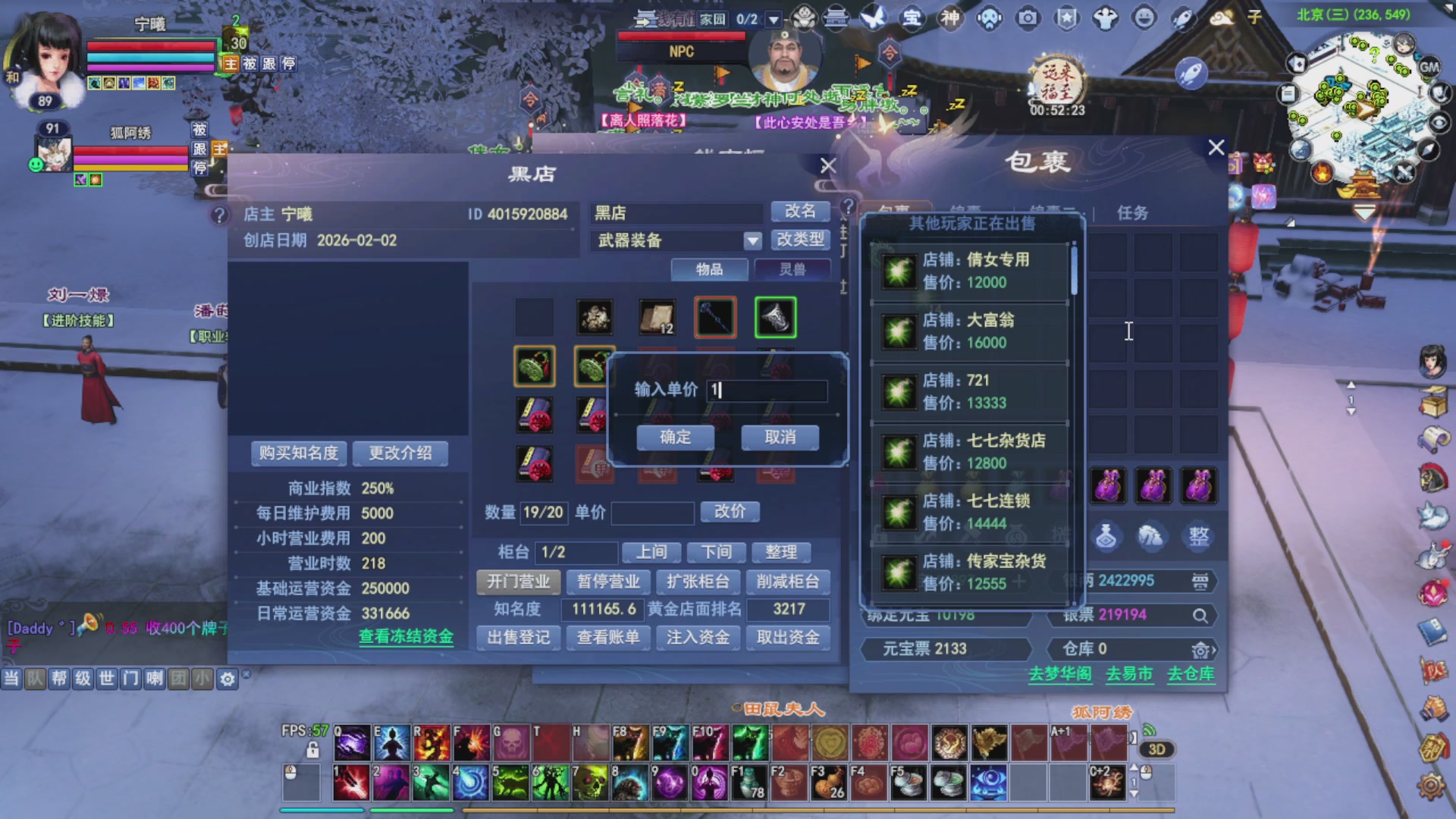Toggle the 3D view button near hotbar
The width and height of the screenshot is (1456, 819).
(1156, 749)
